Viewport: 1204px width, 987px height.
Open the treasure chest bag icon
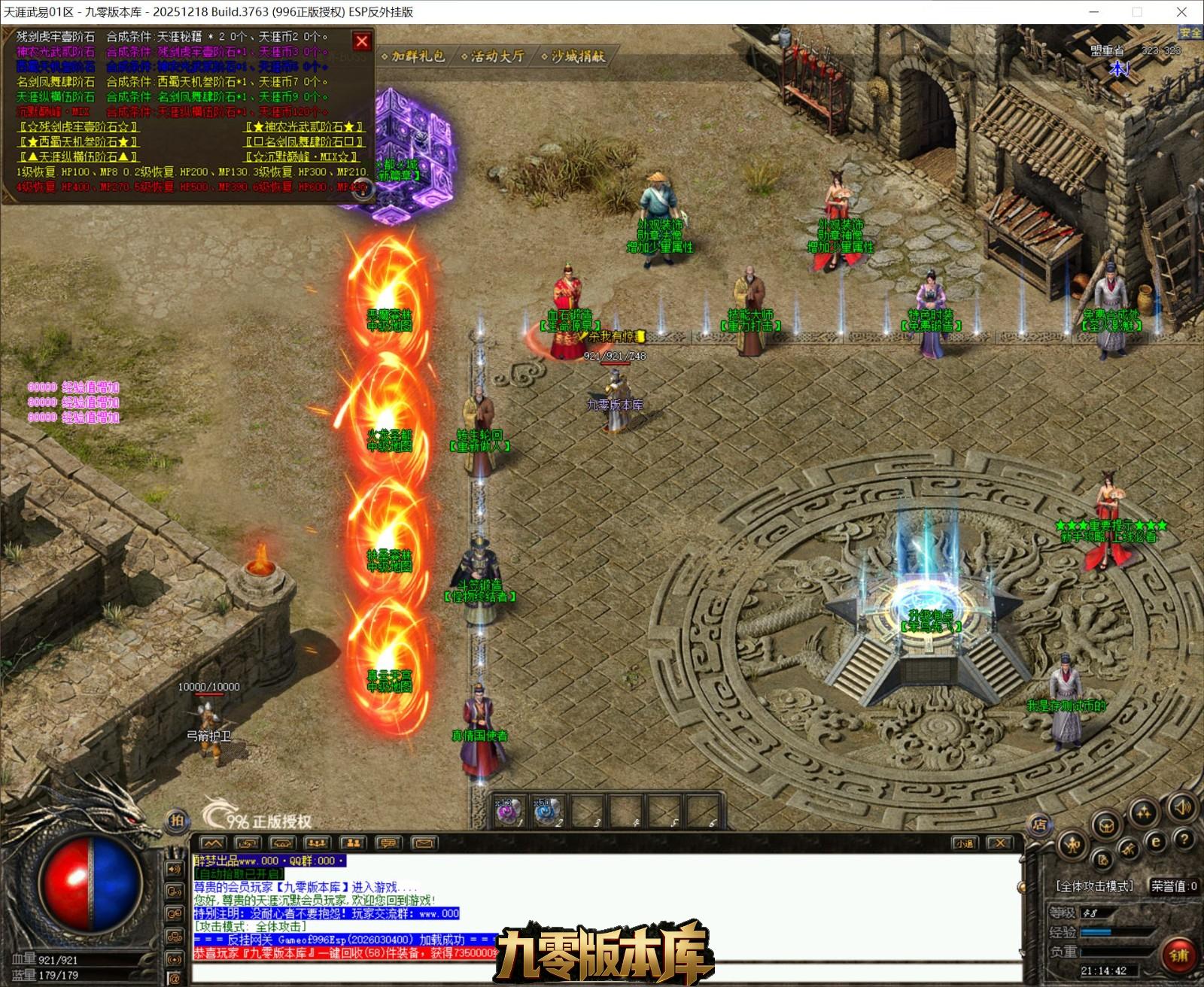pyautogui.click(x=1108, y=825)
